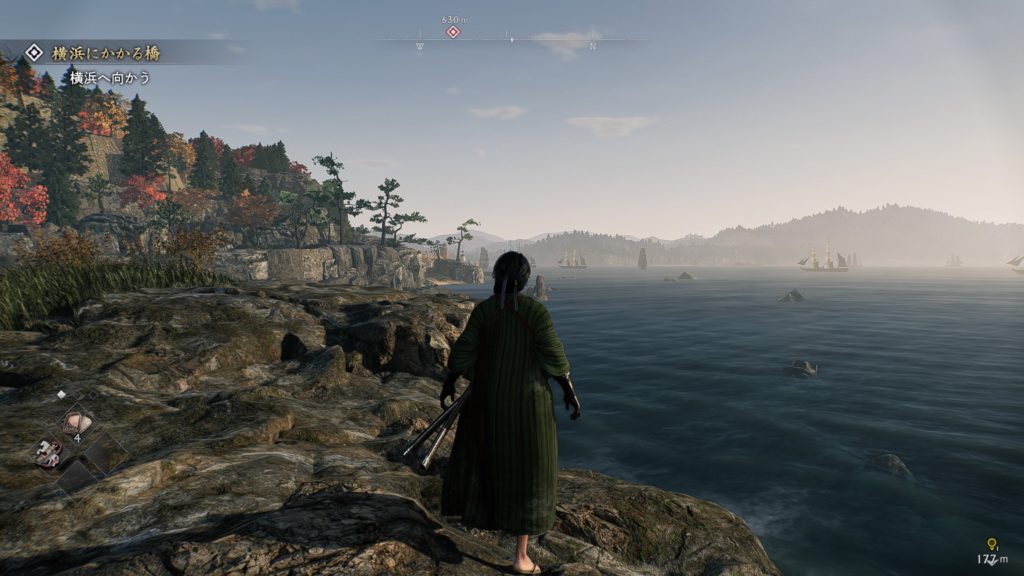The width and height of the screenshot is (1024, 576).
Task: Click the red objective marker on the compass
Action: click(453, 32)
